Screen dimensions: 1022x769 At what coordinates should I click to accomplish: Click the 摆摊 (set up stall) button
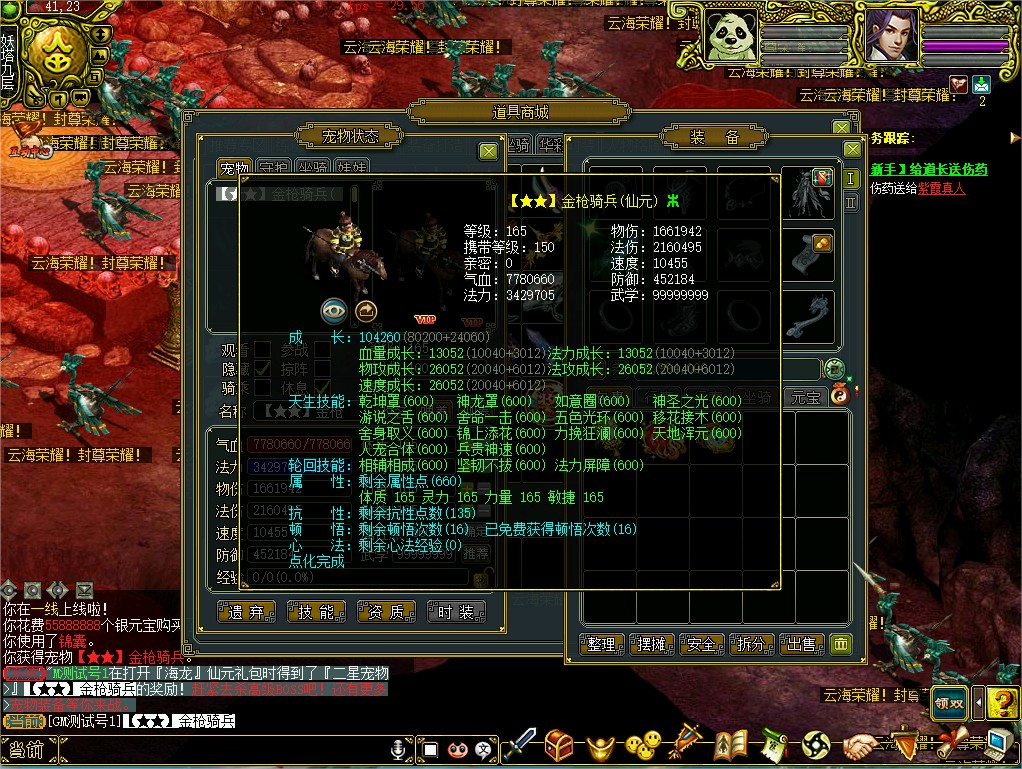(652, 645)
